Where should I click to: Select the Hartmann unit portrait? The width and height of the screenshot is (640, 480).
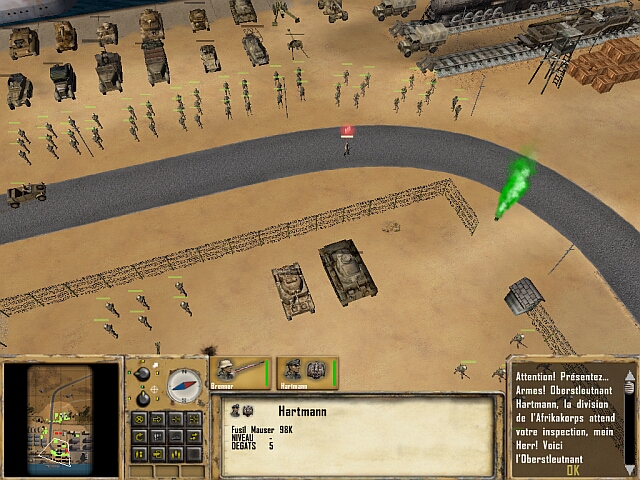(307, 371)
